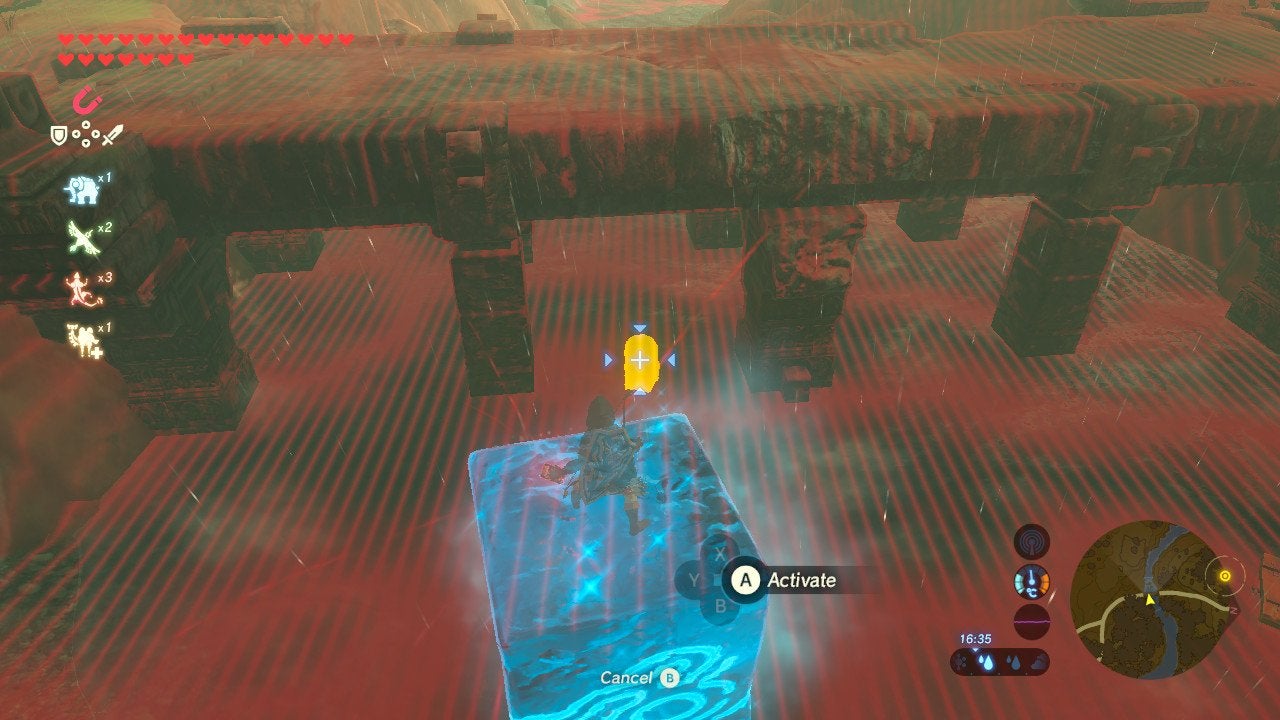1280x720 pixels.
Task: Click the temperature gauge icon
Action: pyautogui.click(x=1031, y=582)
